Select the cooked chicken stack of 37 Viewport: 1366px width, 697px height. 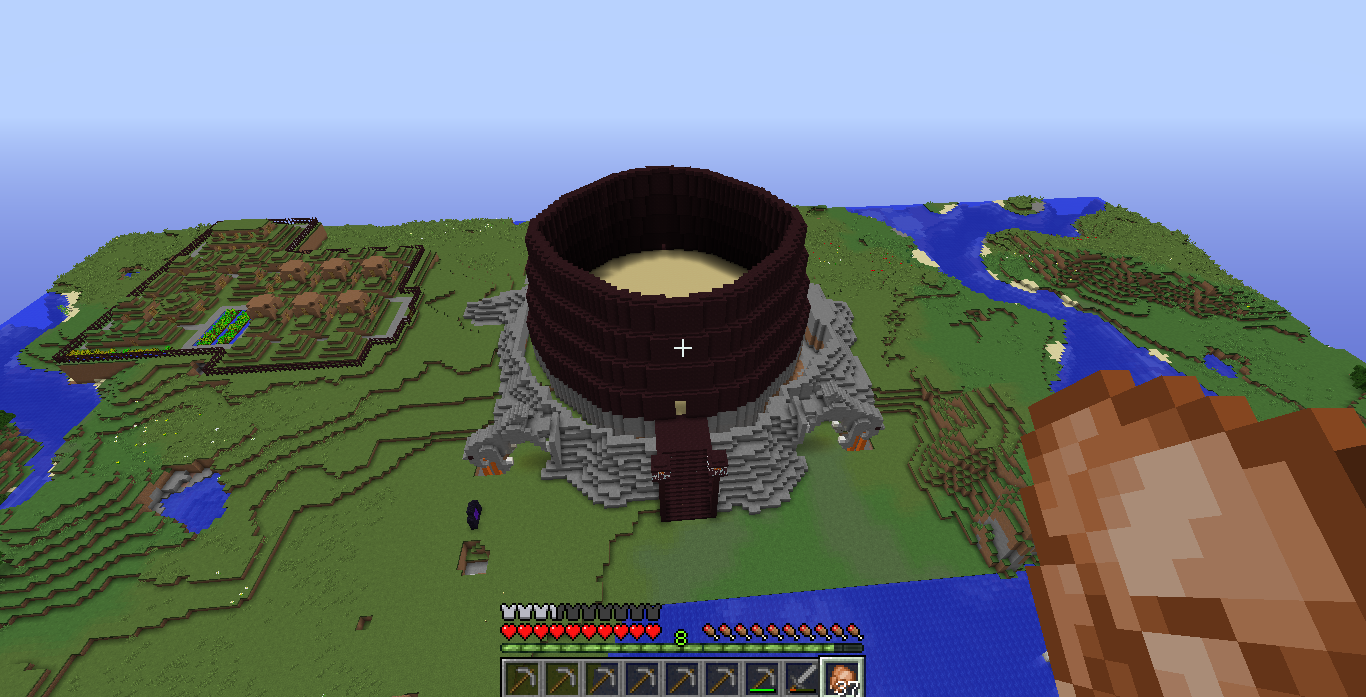[x=841, y=678]
